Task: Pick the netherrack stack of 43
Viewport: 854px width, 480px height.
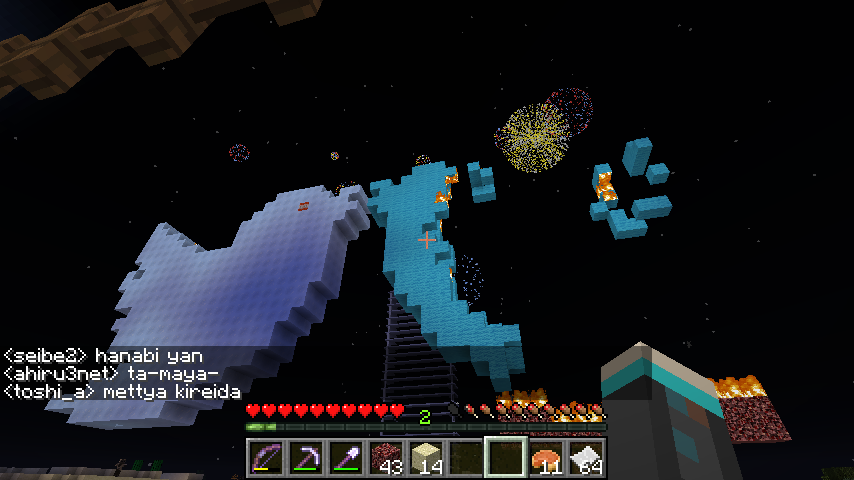Action: 386,458
